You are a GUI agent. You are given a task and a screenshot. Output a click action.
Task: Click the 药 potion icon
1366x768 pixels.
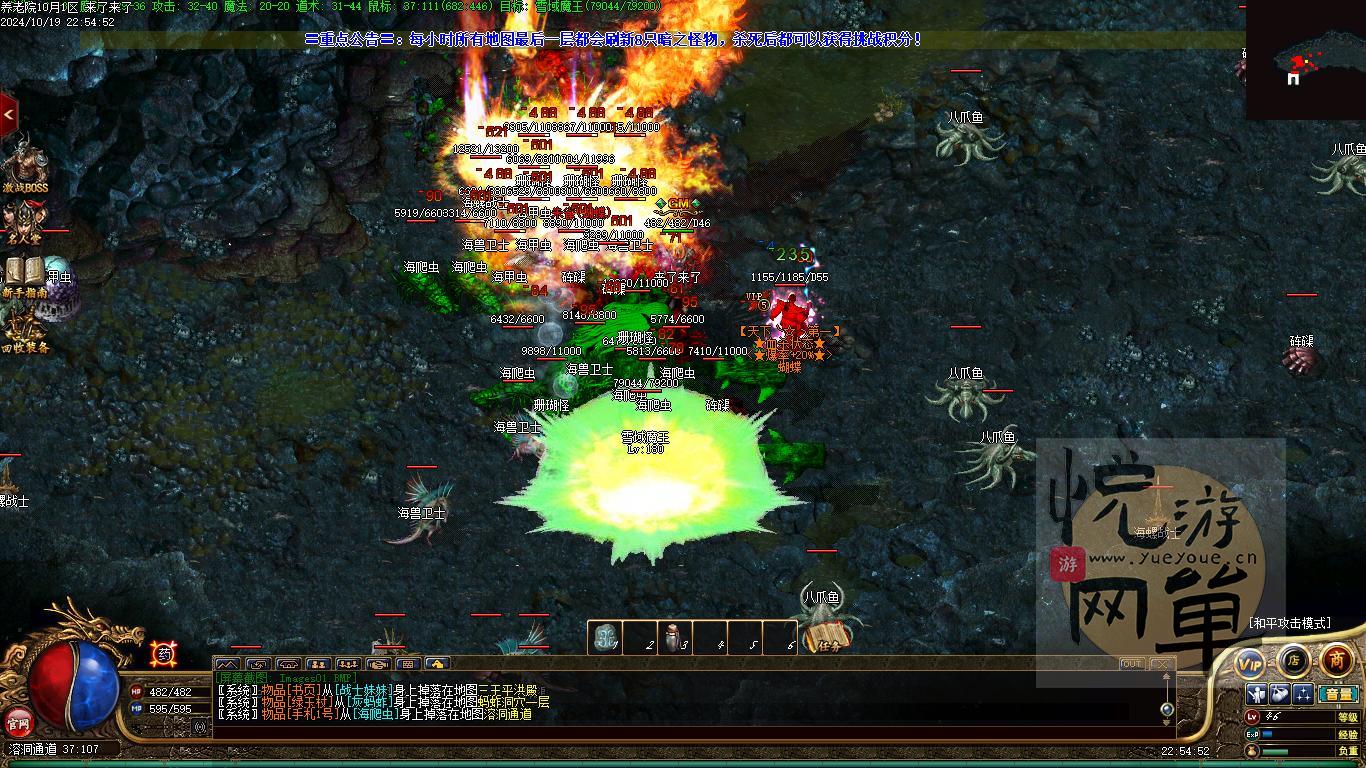pyautogui.click(x=163, y=654)
